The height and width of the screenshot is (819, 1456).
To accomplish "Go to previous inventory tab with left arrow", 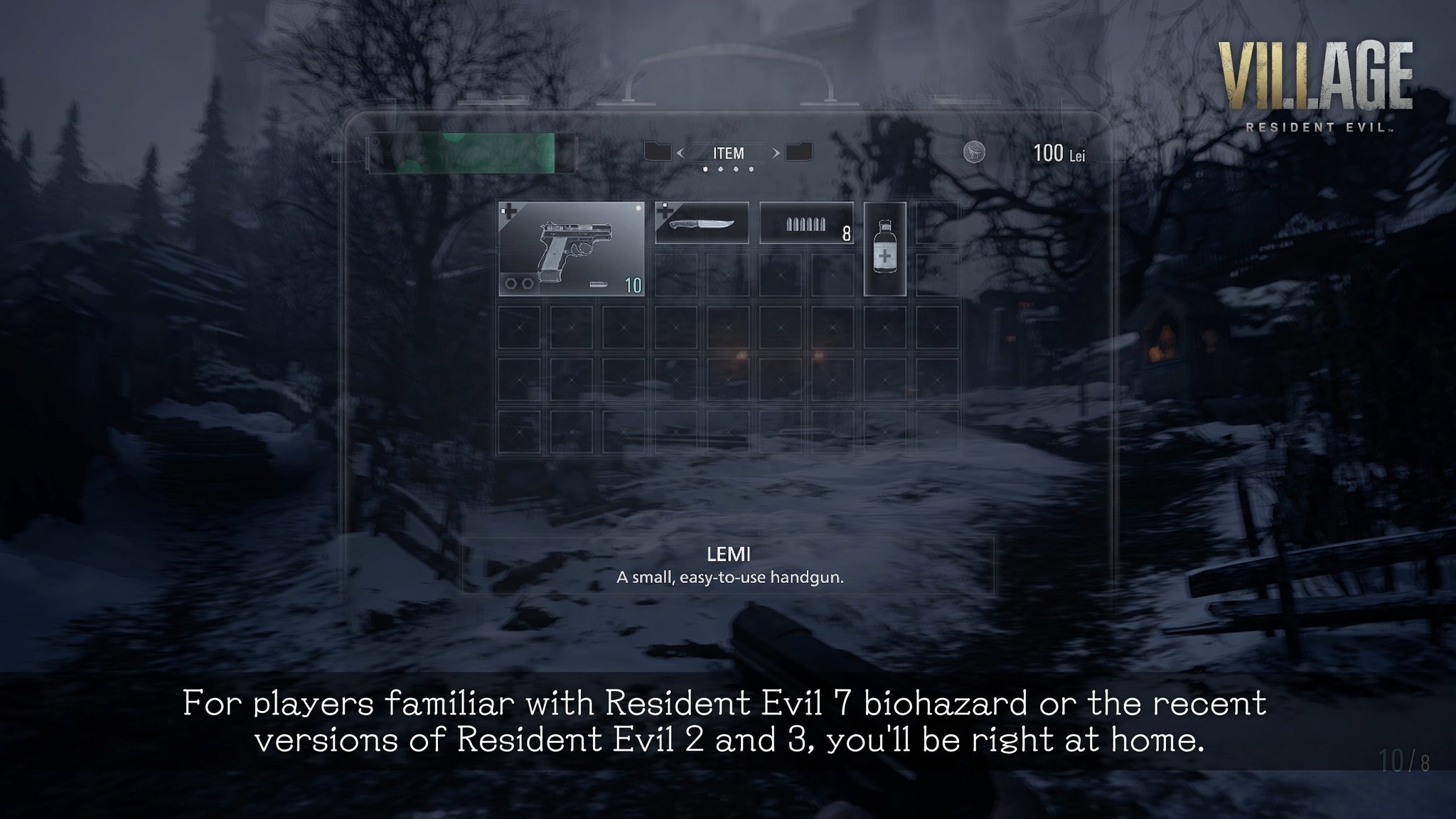I will click(x=680, y=153).
